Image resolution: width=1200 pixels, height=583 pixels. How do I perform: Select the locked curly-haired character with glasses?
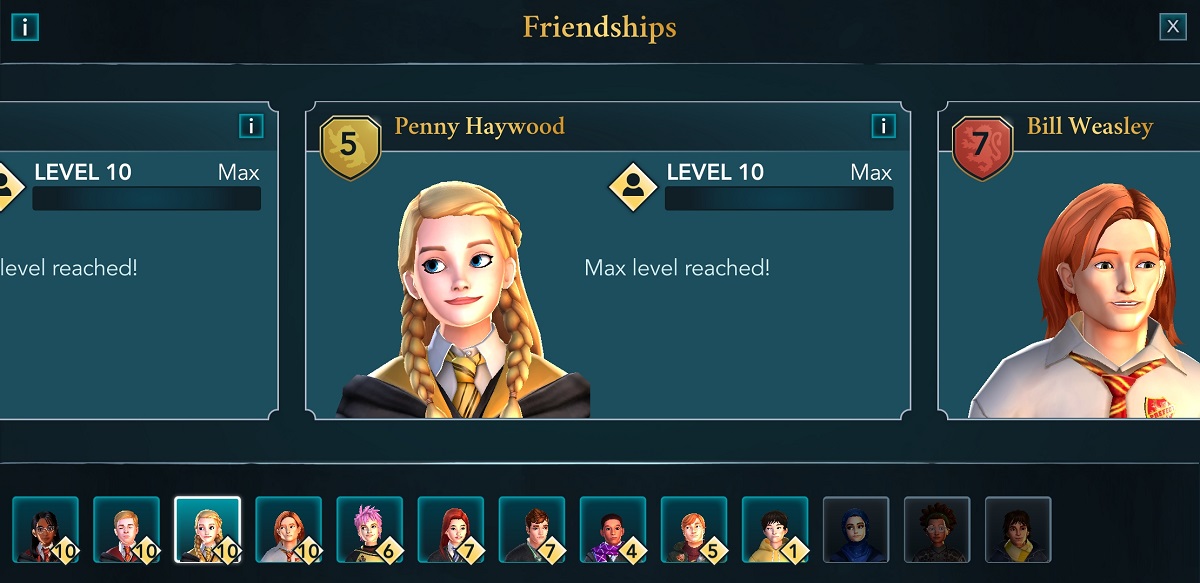pos(936,529)
